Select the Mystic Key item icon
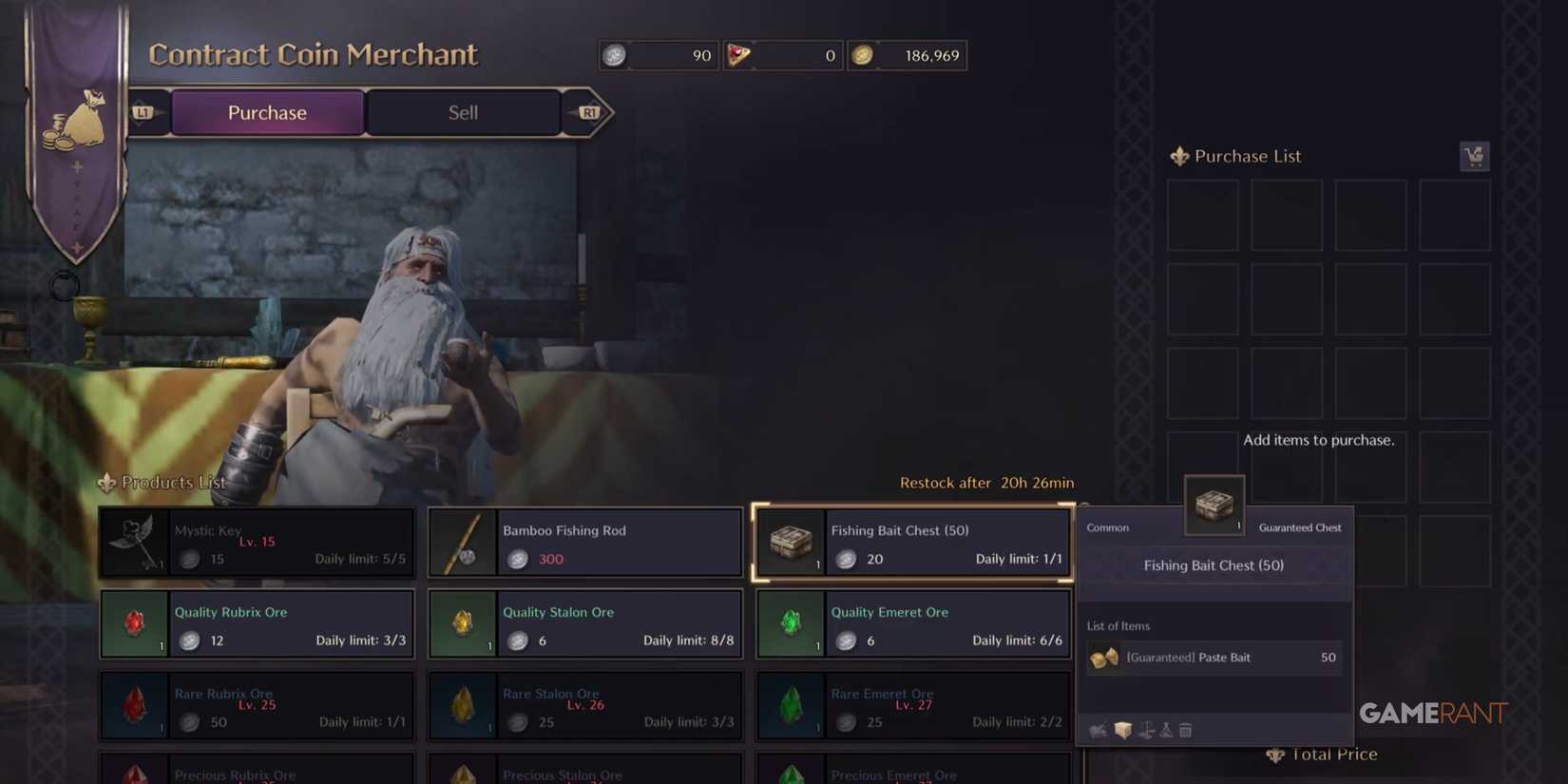Viewport: 1568px width, 784px height. click(134, 543)
